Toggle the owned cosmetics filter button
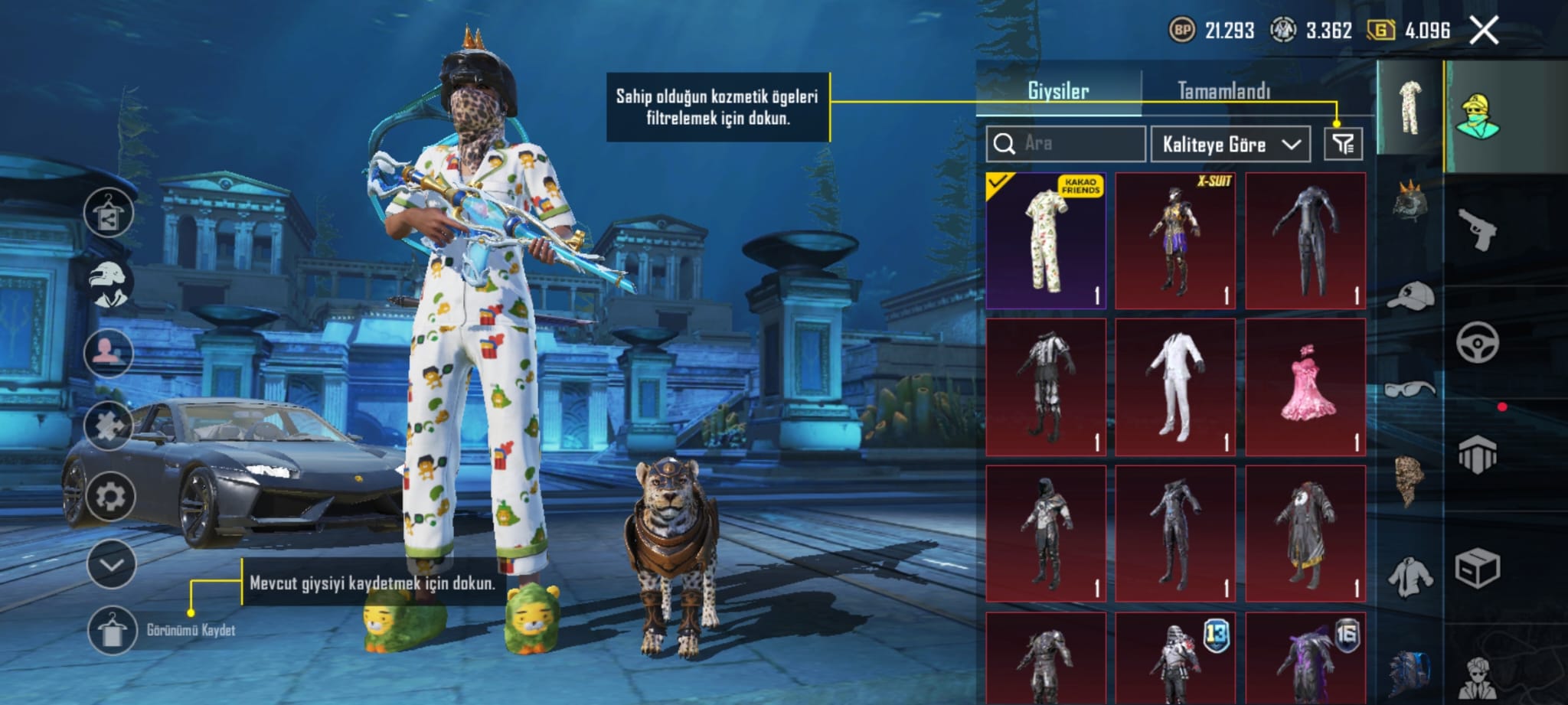Viewport: 1568px width, 705px height. (x=1343, y=144)
